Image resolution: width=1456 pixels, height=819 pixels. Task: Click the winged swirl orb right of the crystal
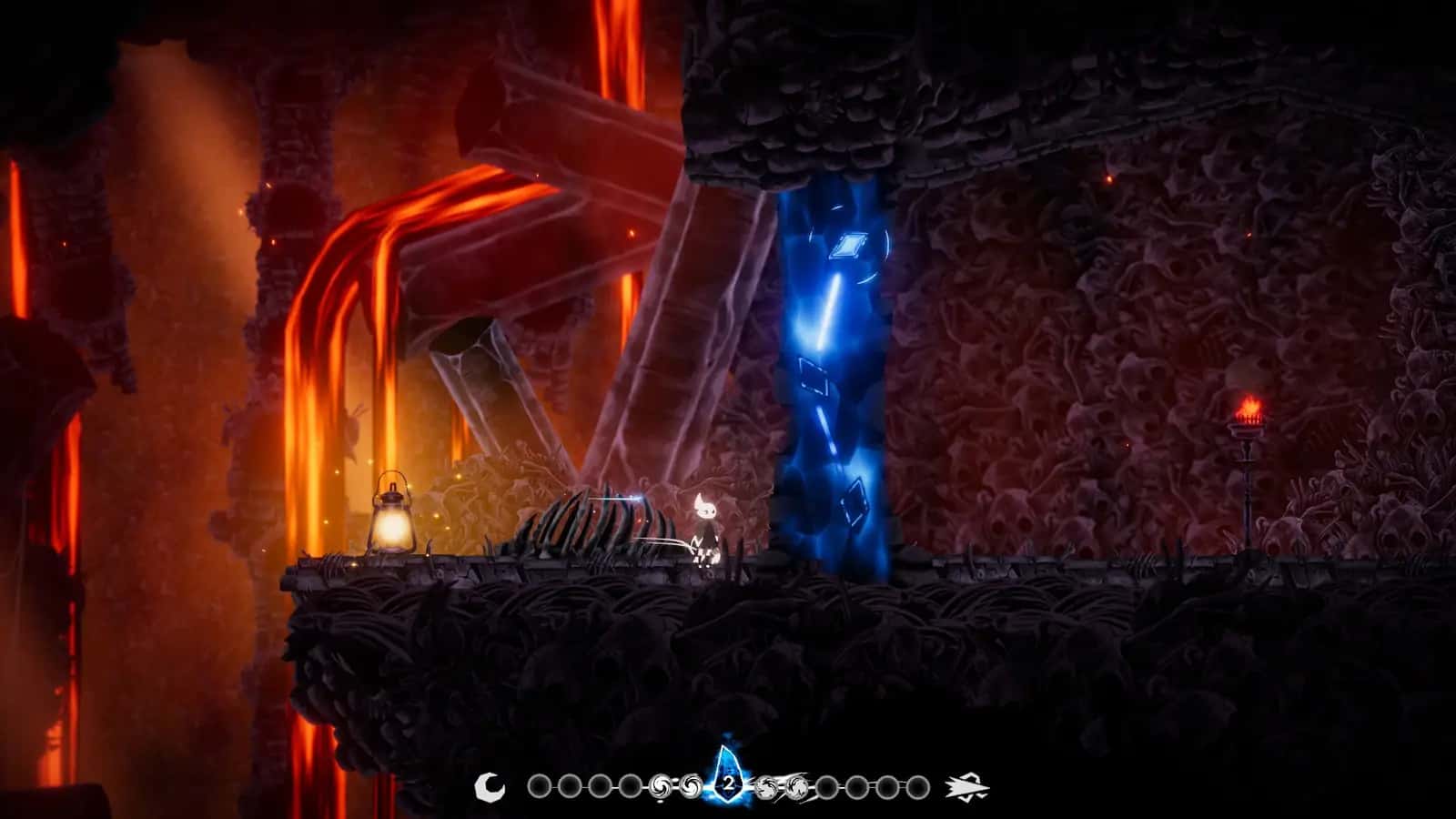pyautogui.click(x=763, y=784)
